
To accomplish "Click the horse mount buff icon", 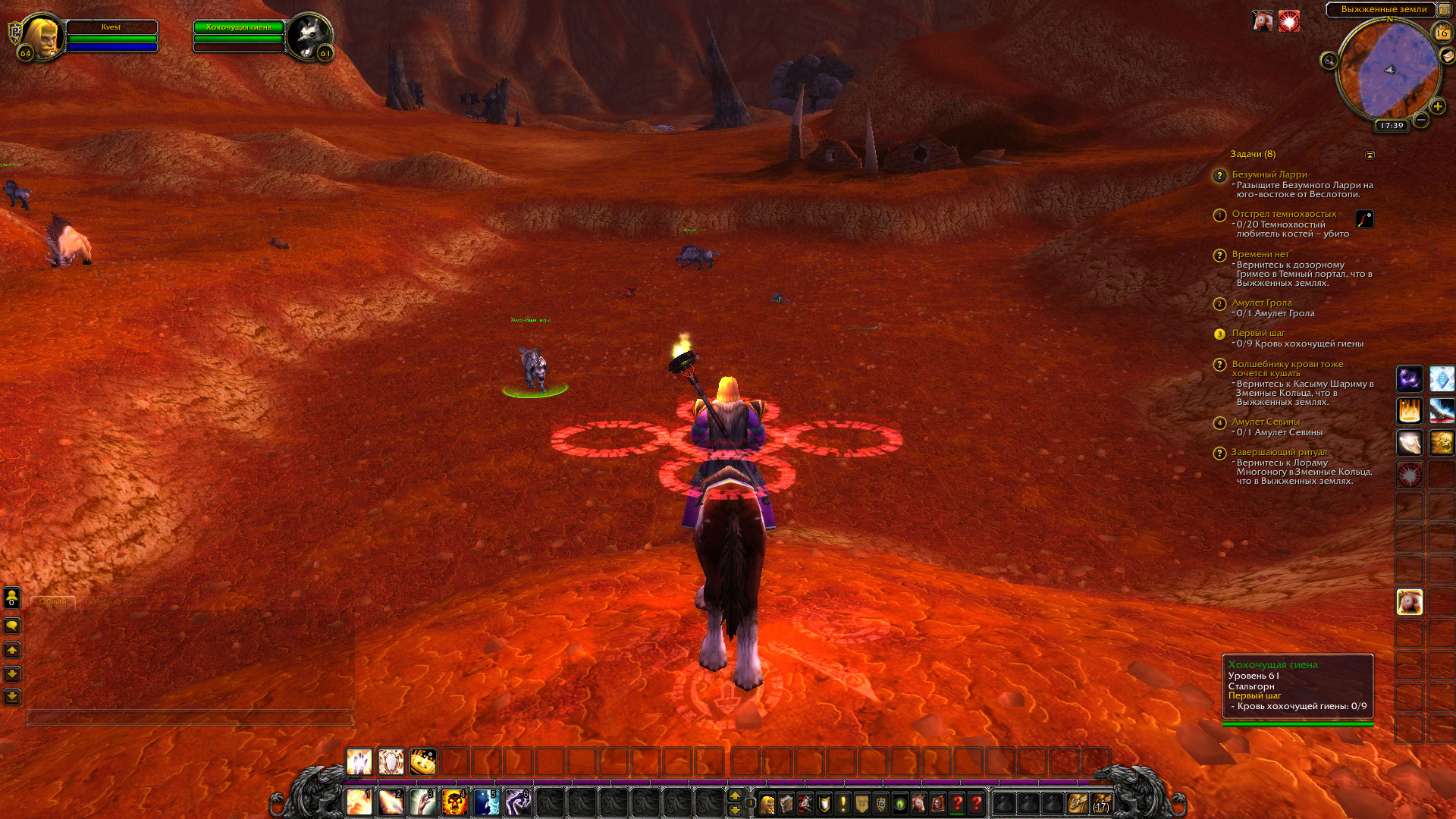I will 1263,21.
